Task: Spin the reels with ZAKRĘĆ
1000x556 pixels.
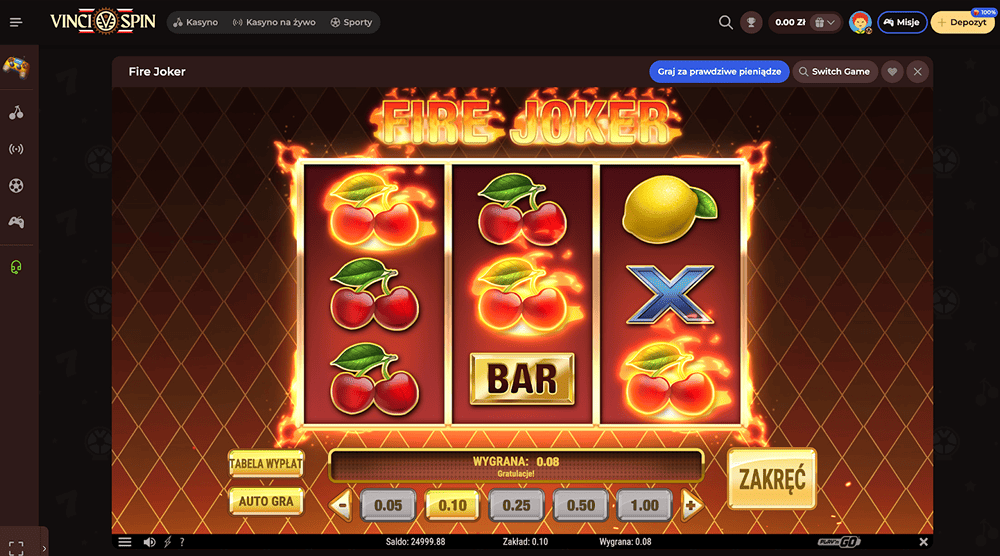Action: tap(771, 479)
